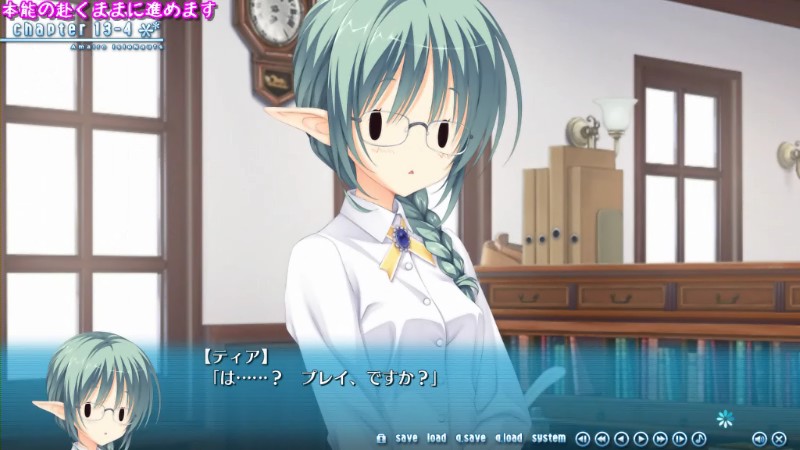Click the music note icon
The image size is (800, 450).
tap(699, 438)
